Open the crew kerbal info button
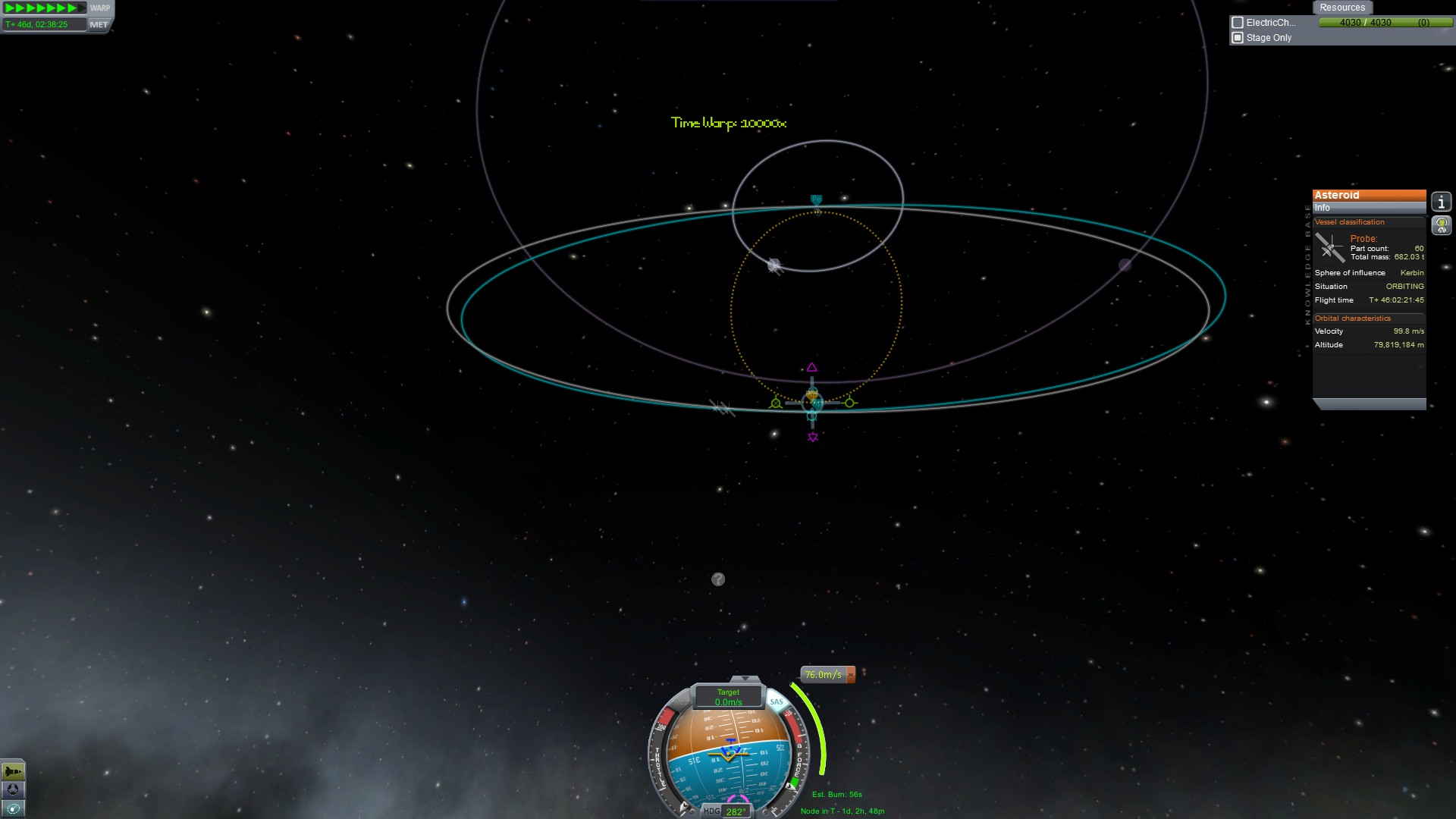The image size is (1456, 819). pos(1441,225)
